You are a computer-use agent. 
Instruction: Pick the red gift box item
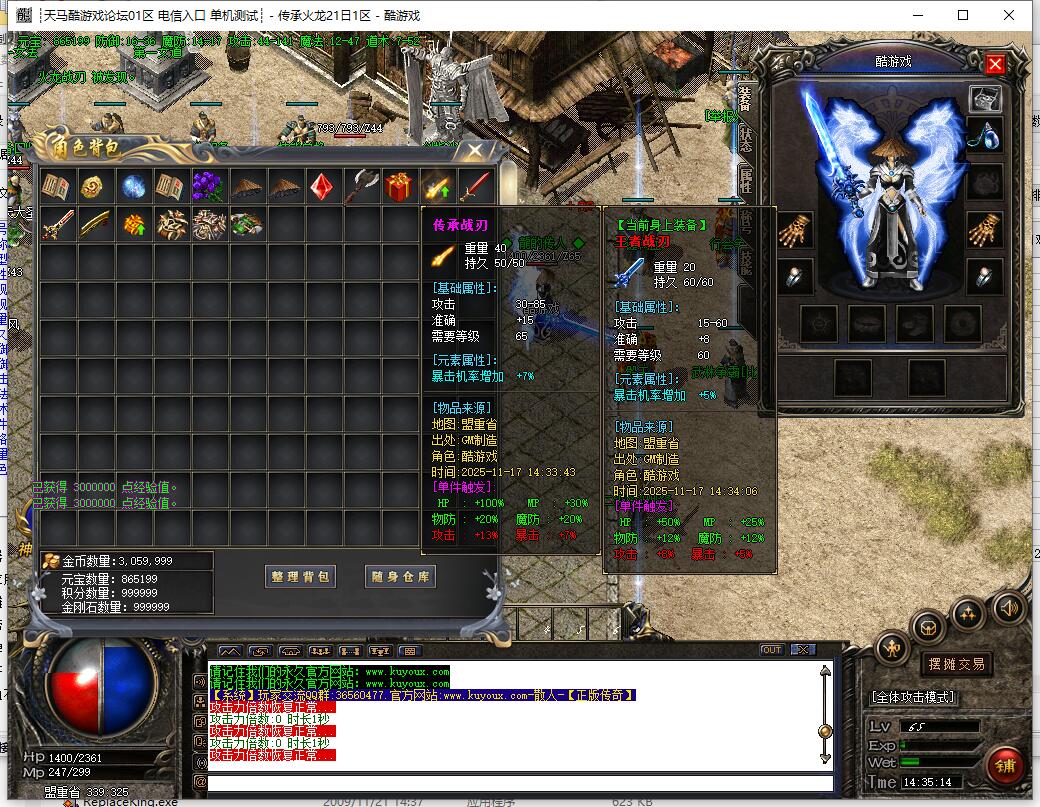398,186
